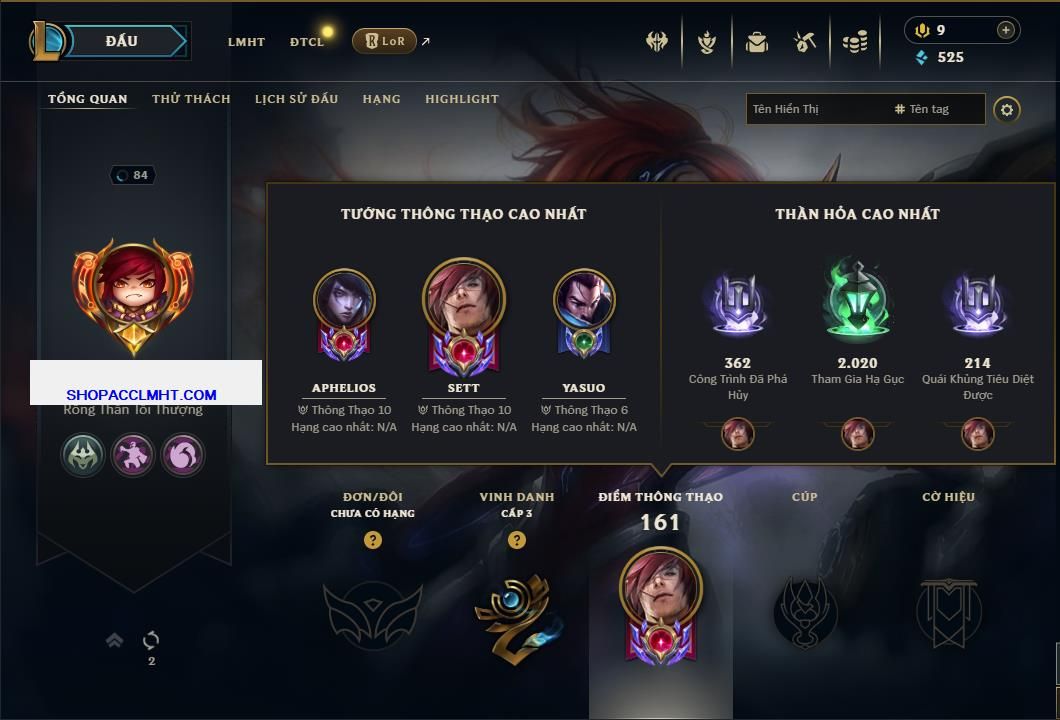This screenshot has height=720, width=1060.
Task: Switch to the Lịch Sử Đấu tab
Action: 296,99
